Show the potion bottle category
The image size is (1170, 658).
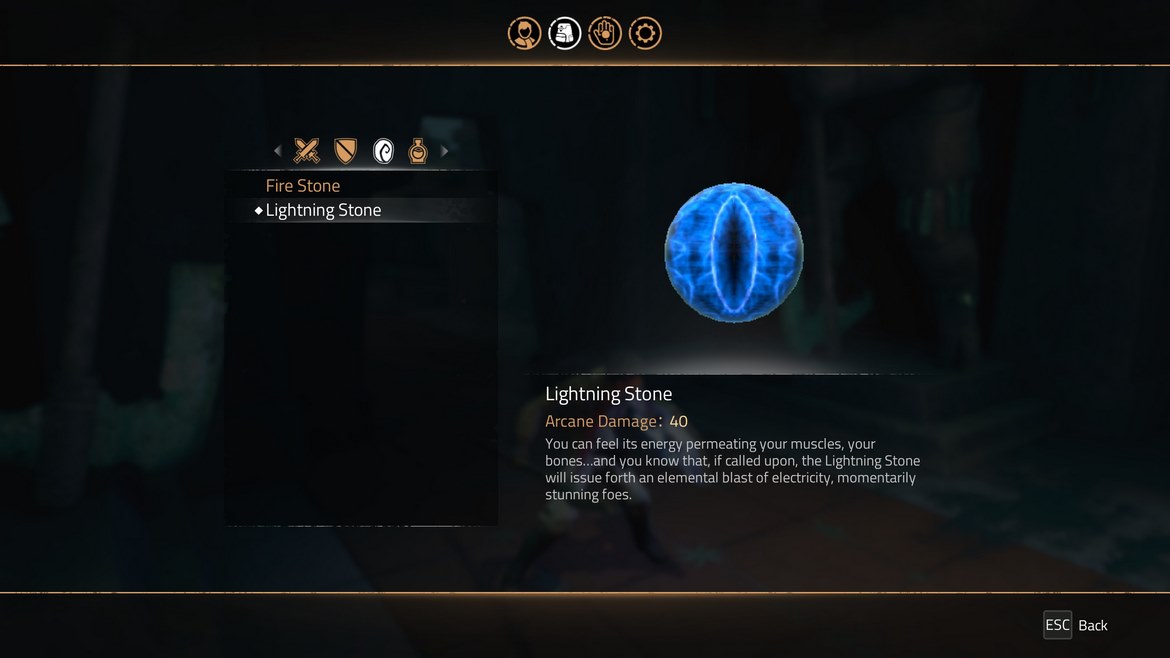[418, 151]
